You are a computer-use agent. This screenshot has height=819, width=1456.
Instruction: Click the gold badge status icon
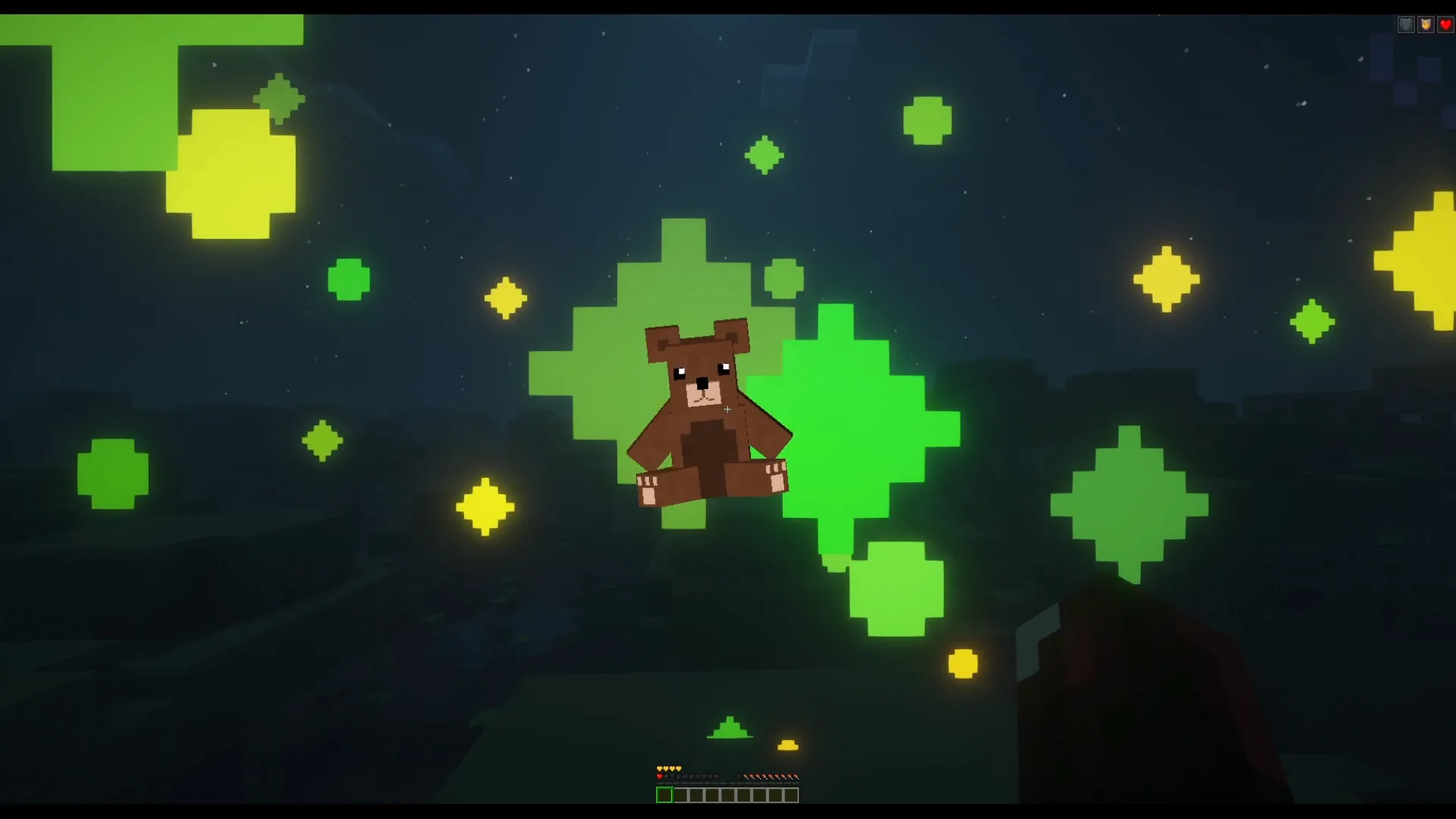pos(1426,24)
